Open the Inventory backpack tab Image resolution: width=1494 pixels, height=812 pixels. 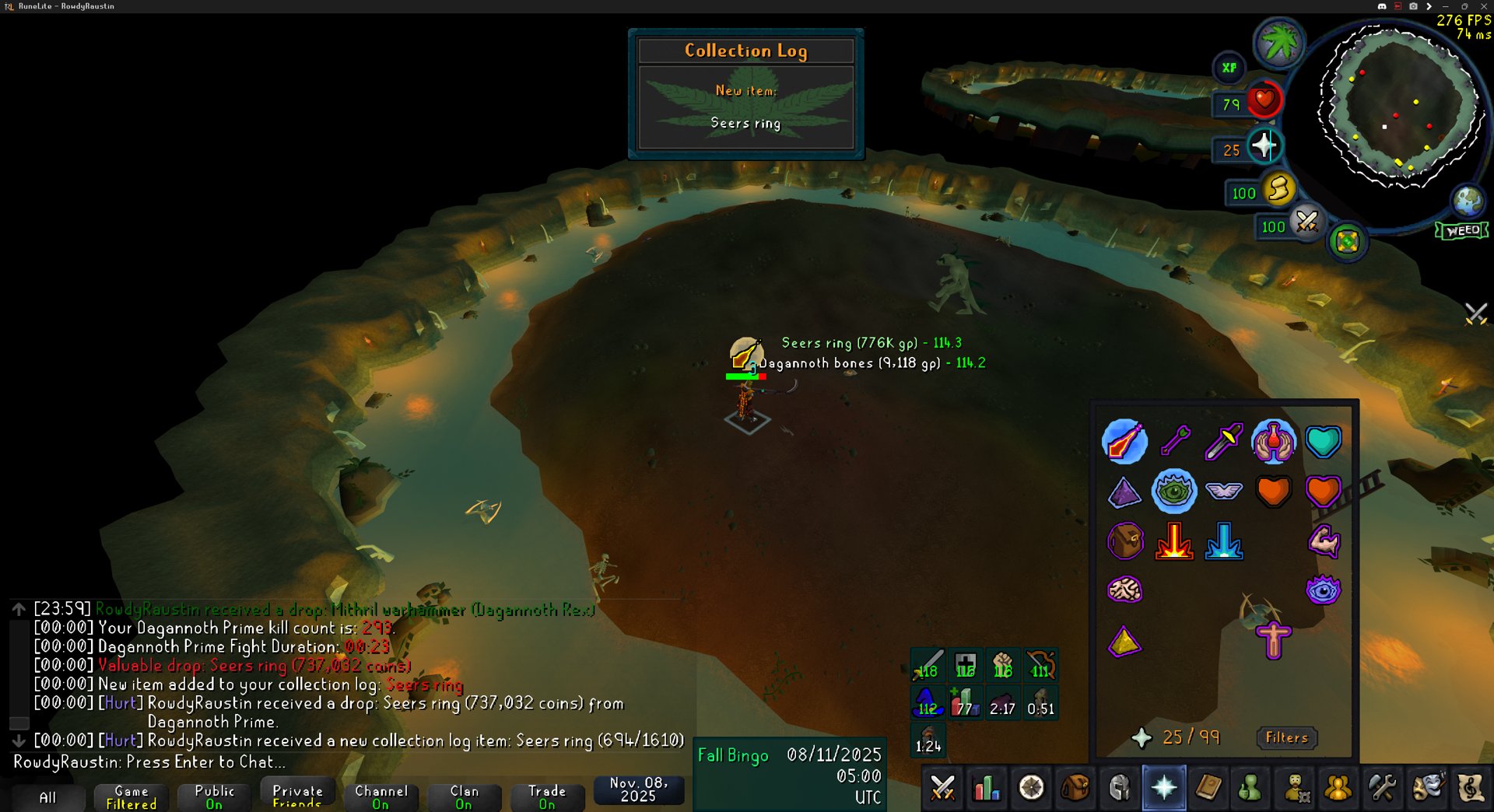(1075, 789)
